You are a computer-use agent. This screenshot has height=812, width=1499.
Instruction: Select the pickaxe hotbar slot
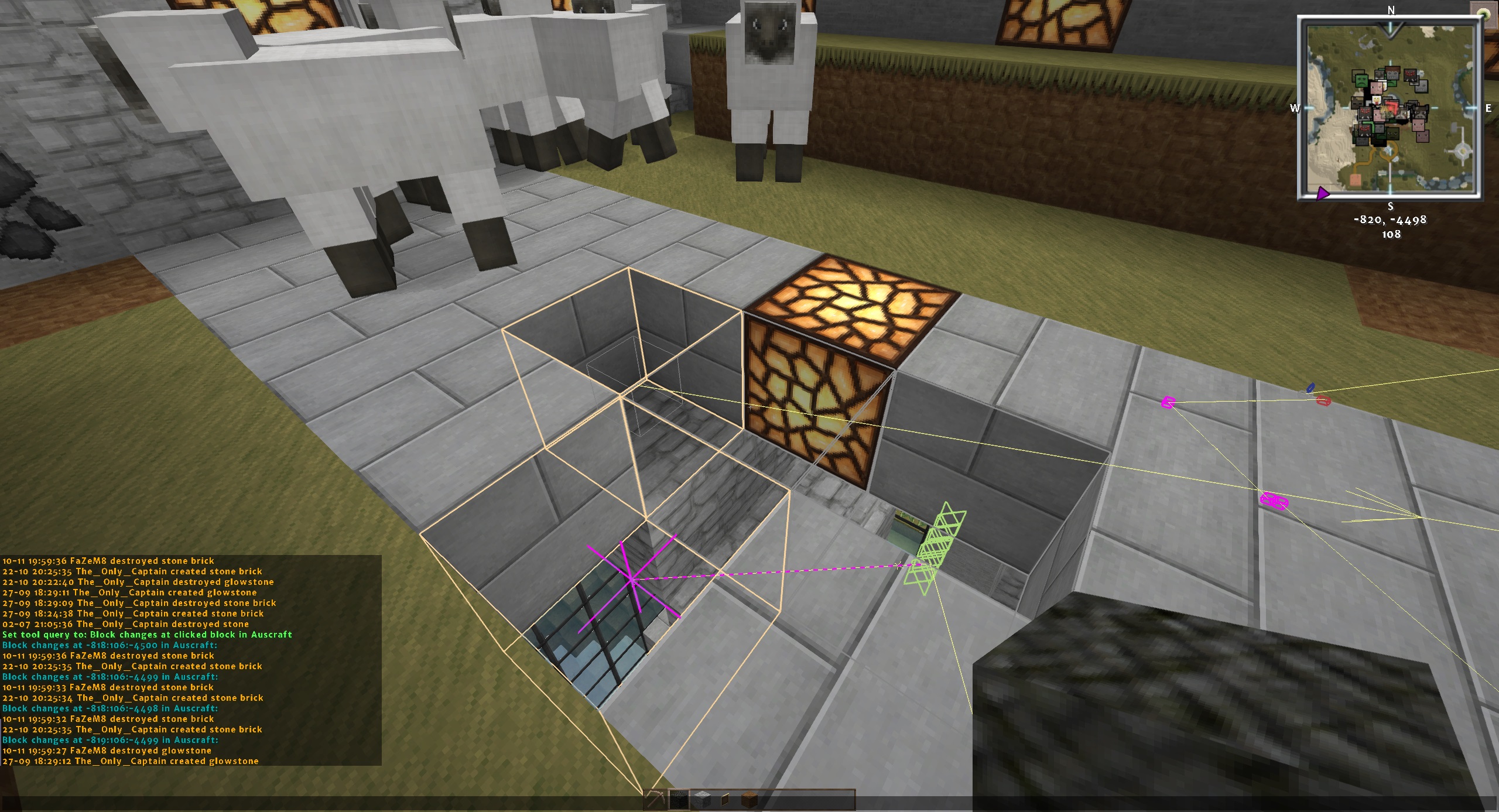tap(655, 800)
